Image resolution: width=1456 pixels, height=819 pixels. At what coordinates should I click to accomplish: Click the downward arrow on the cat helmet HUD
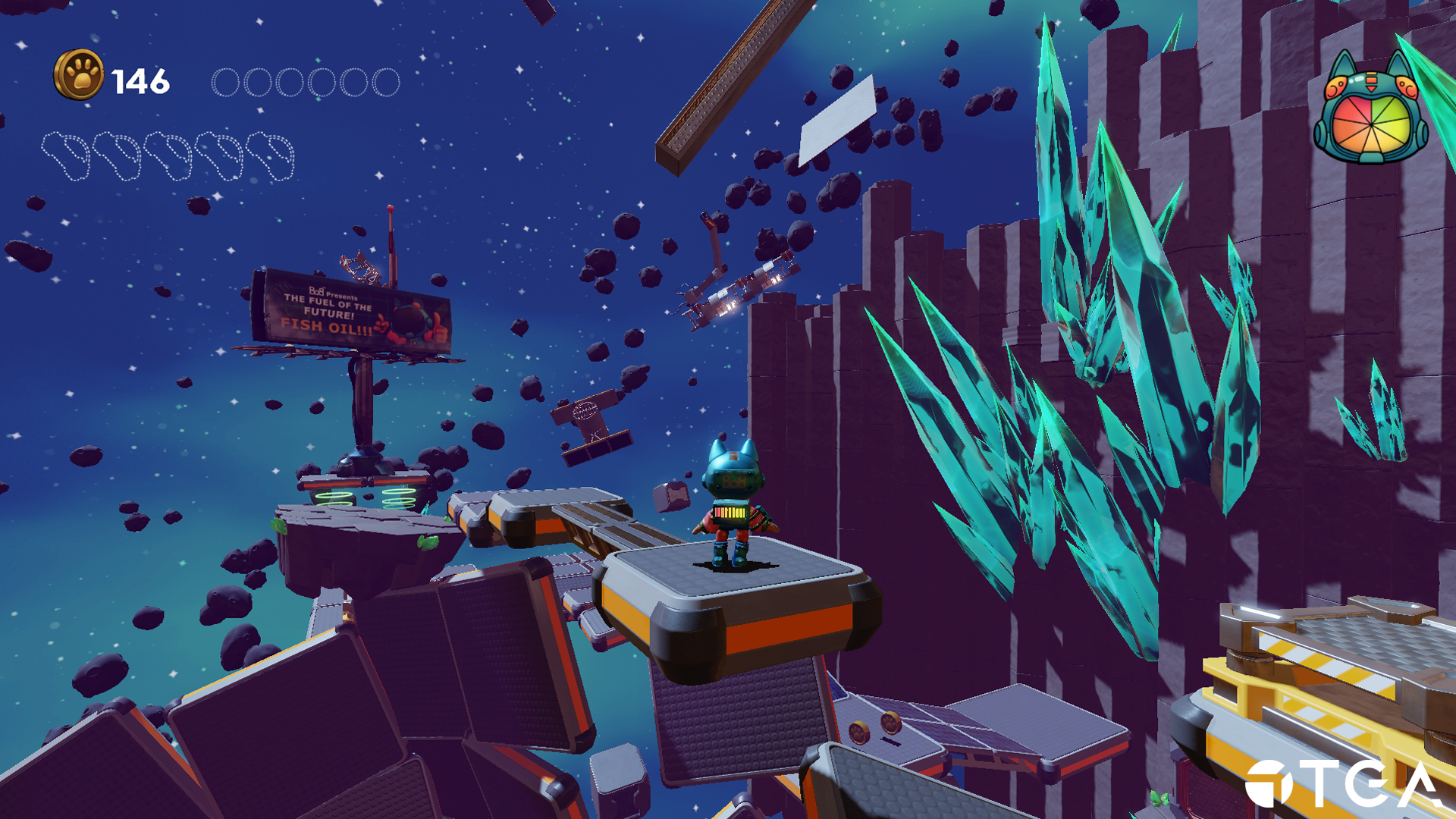pyautogui.click(x=1372, y=88)
